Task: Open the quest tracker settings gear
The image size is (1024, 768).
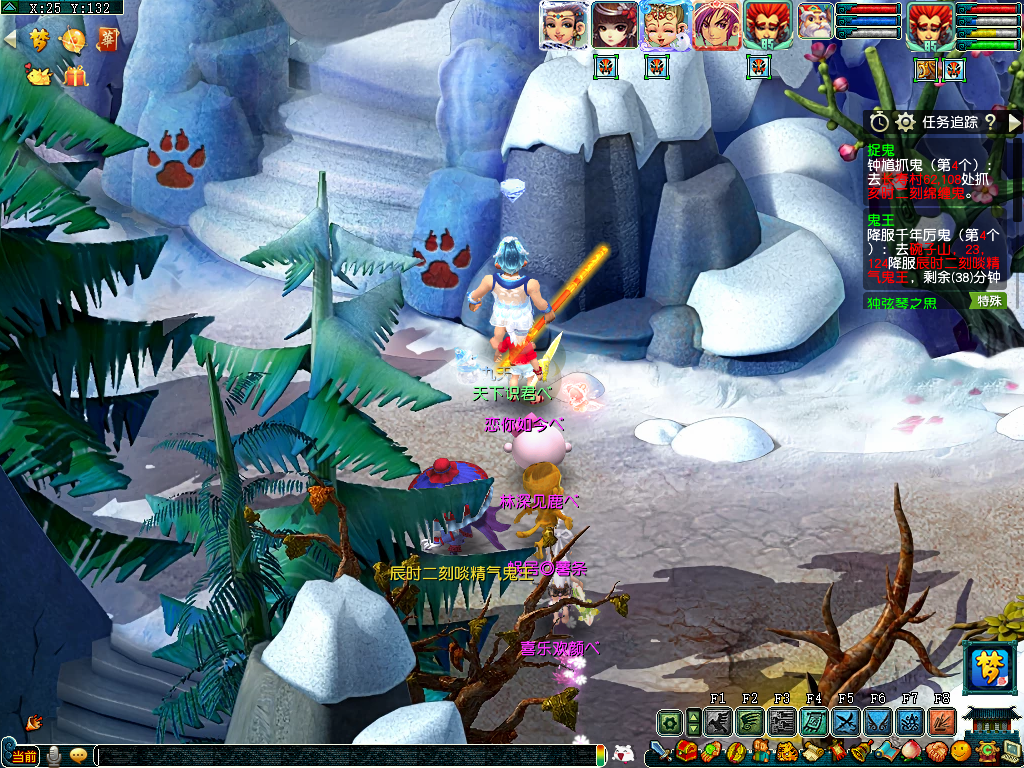Action: coord(906,122)
